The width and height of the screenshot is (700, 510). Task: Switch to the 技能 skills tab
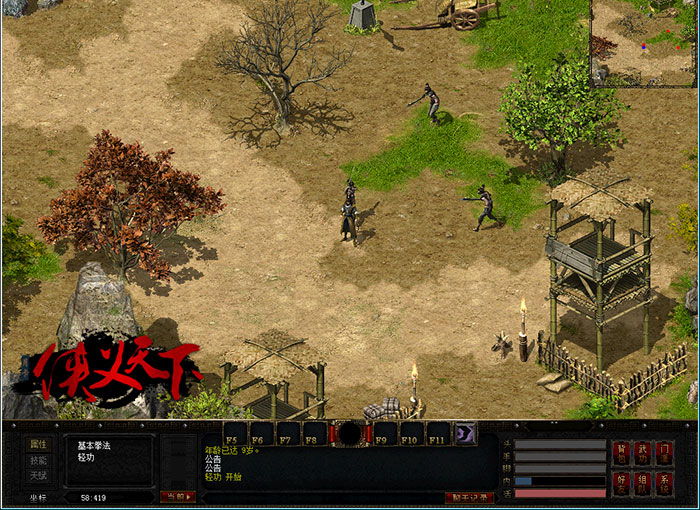(x=38, y=460)
